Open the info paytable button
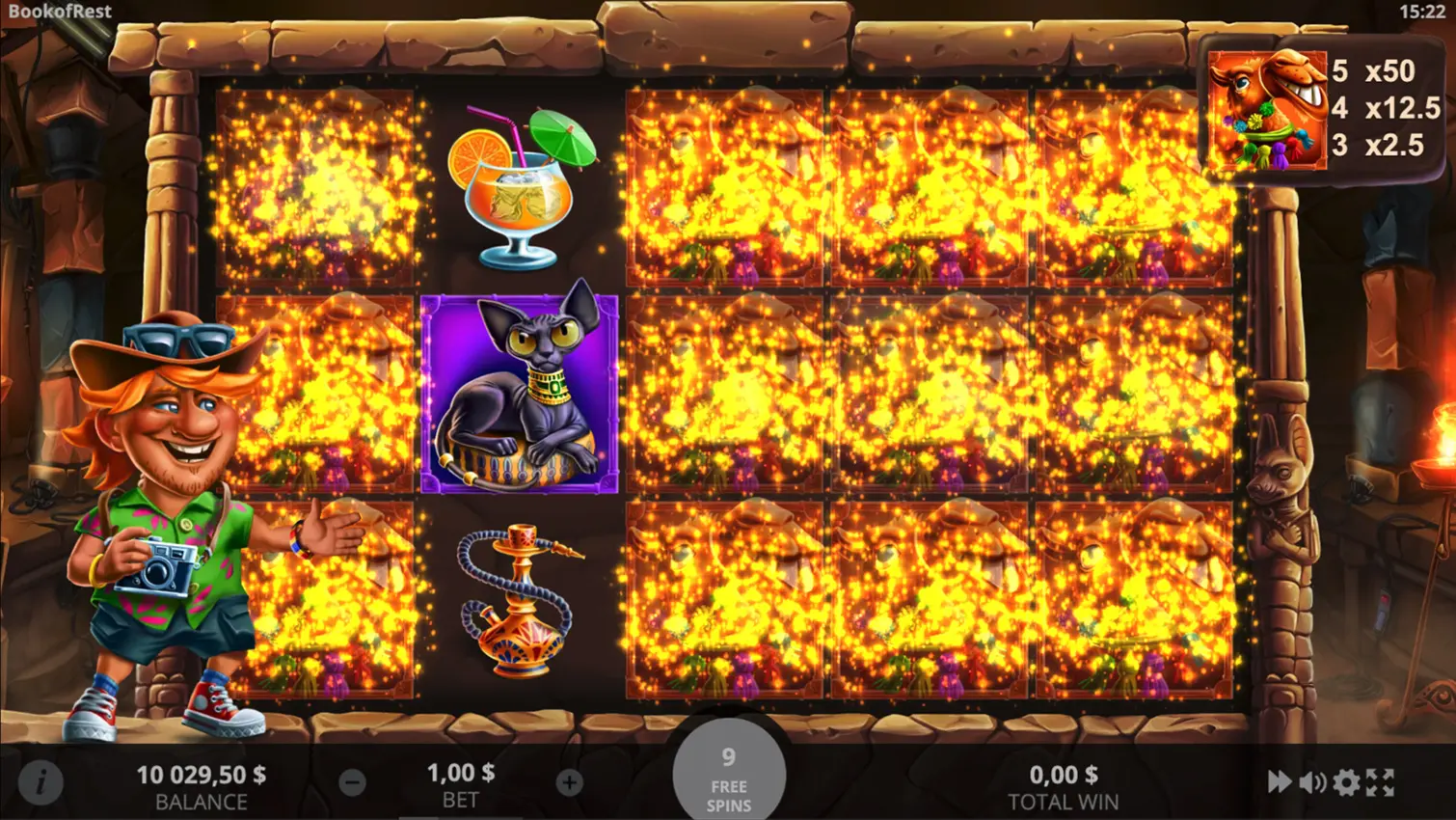The height and width of the screenshot is (820, 1456). tap(40, 782)
